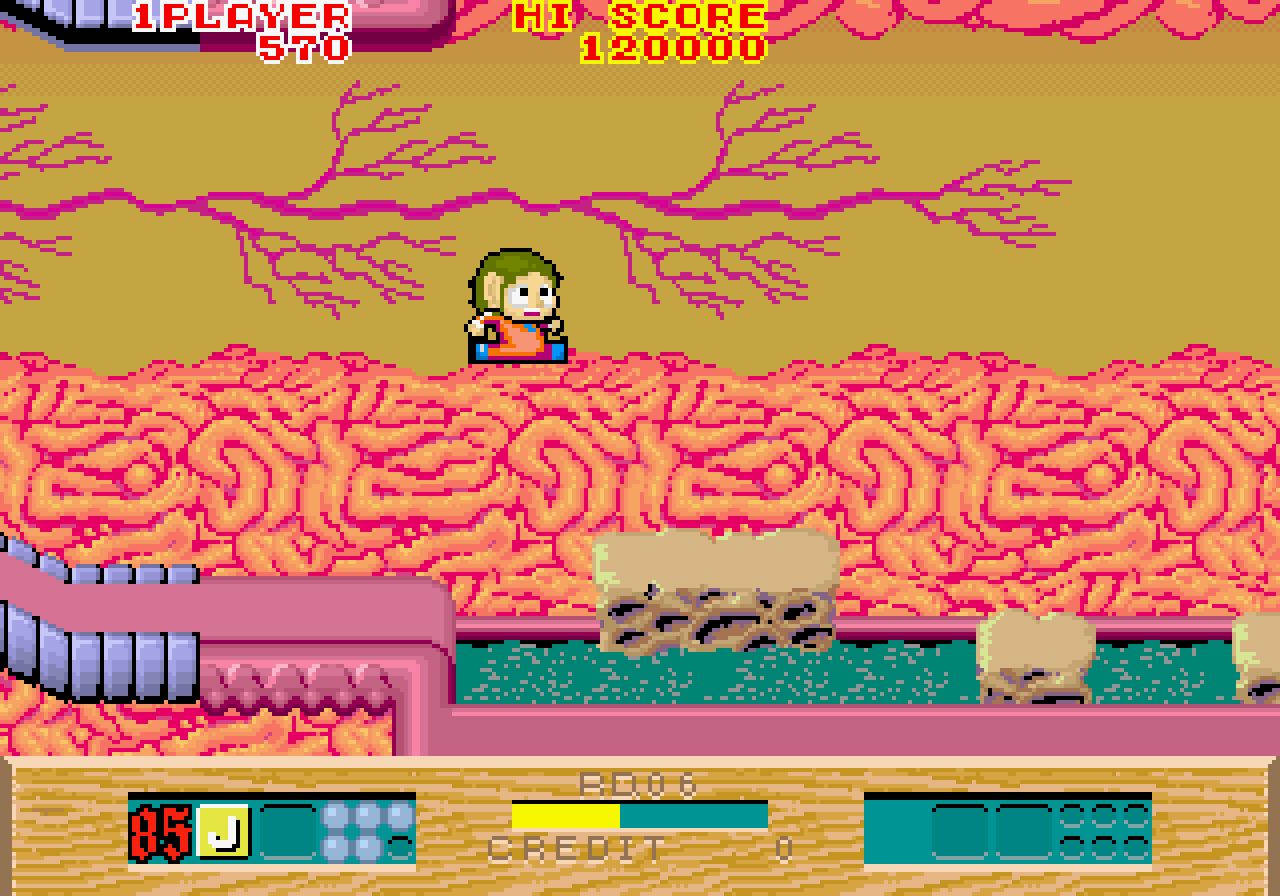This screenshot has height=896, width=1280.
Task: Click the monkey boy character sprite
Action: (515, 305)
